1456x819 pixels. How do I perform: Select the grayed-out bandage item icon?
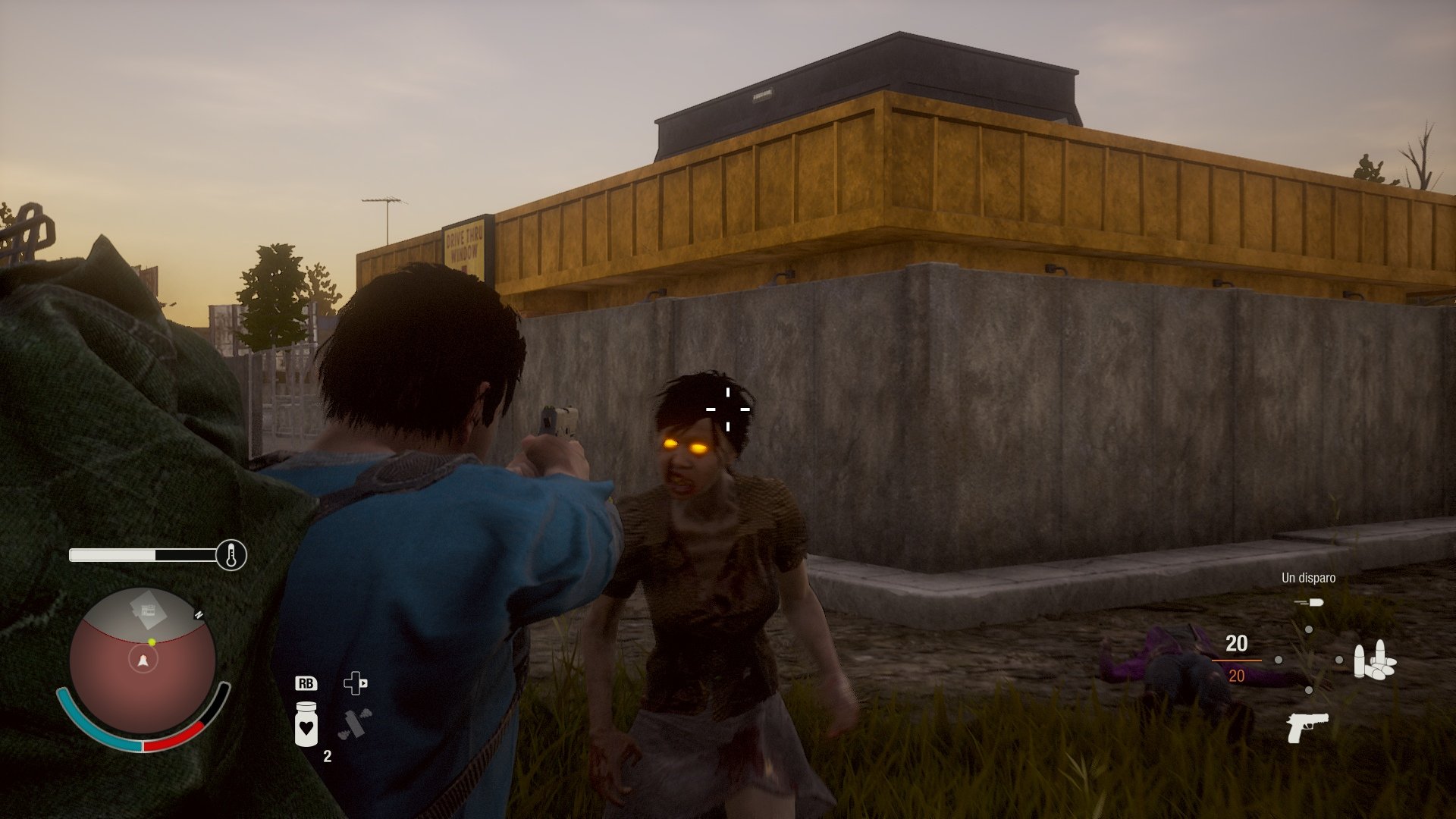coord(355,723)
